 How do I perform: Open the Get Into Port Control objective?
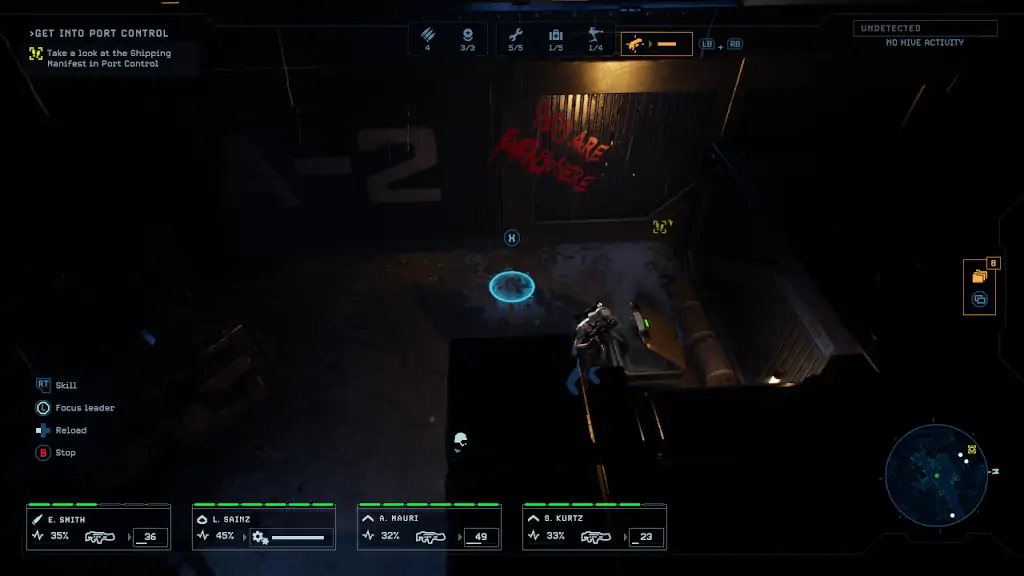(102, 33)
